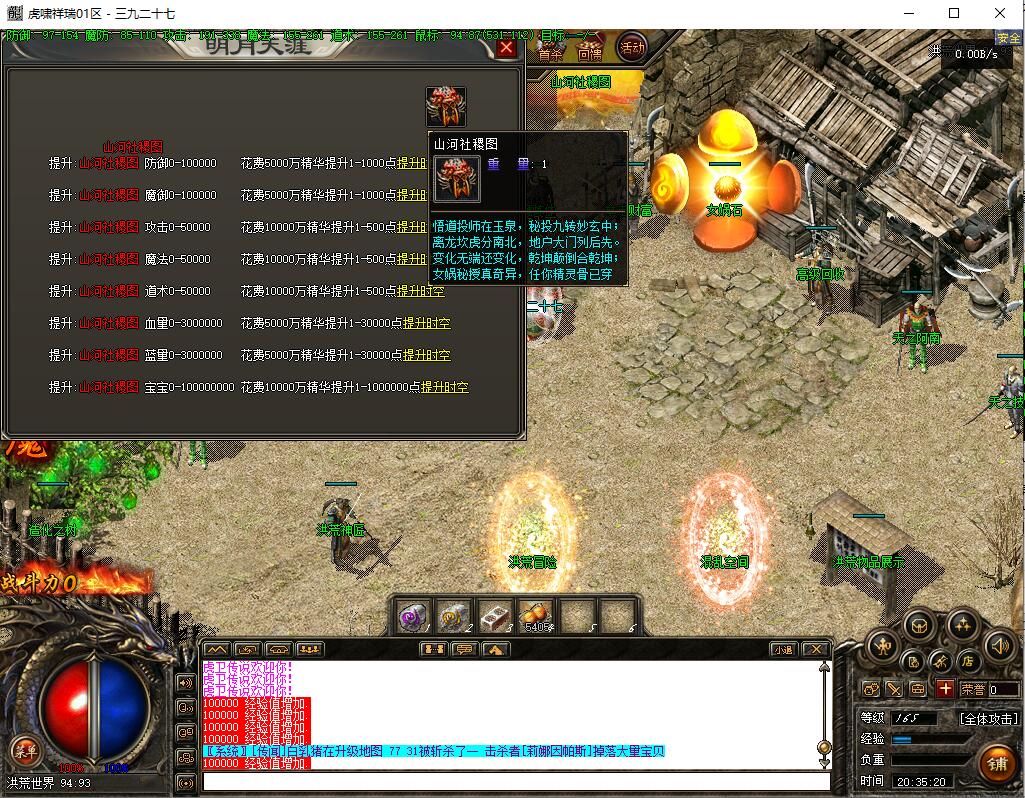Toggle sound with the speaker button
Screen dimensions: 1025x798
coord(999,645)
